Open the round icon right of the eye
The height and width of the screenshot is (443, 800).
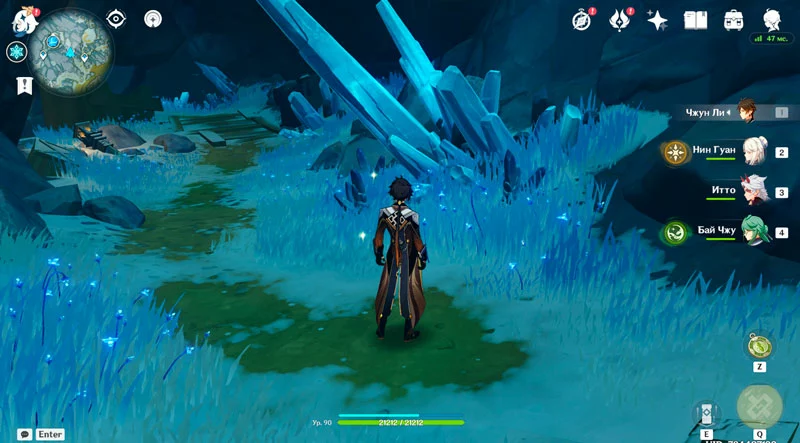(x=152, y=18)
